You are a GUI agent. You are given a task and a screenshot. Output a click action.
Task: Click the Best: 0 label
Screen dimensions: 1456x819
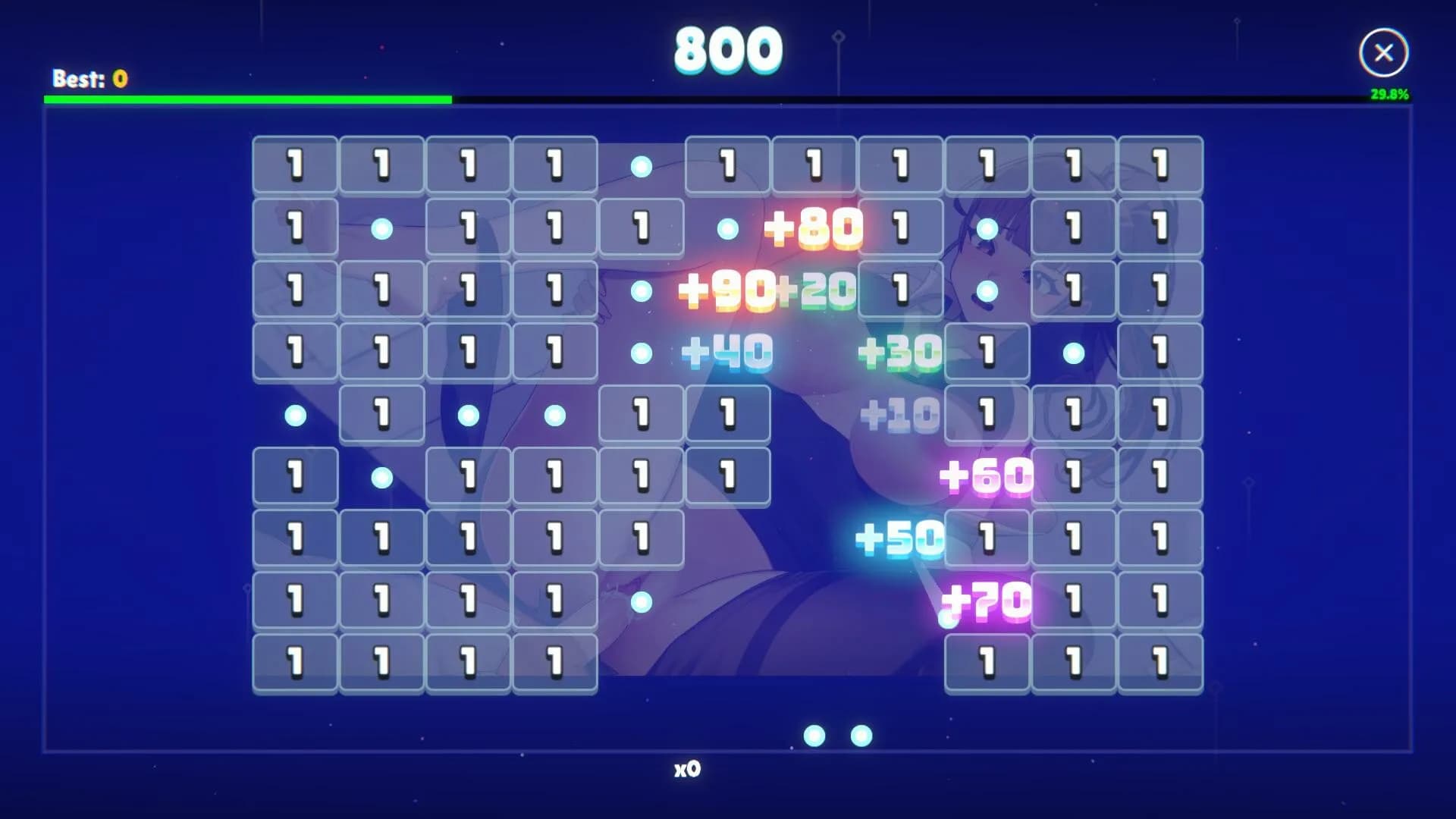point(89,77)
